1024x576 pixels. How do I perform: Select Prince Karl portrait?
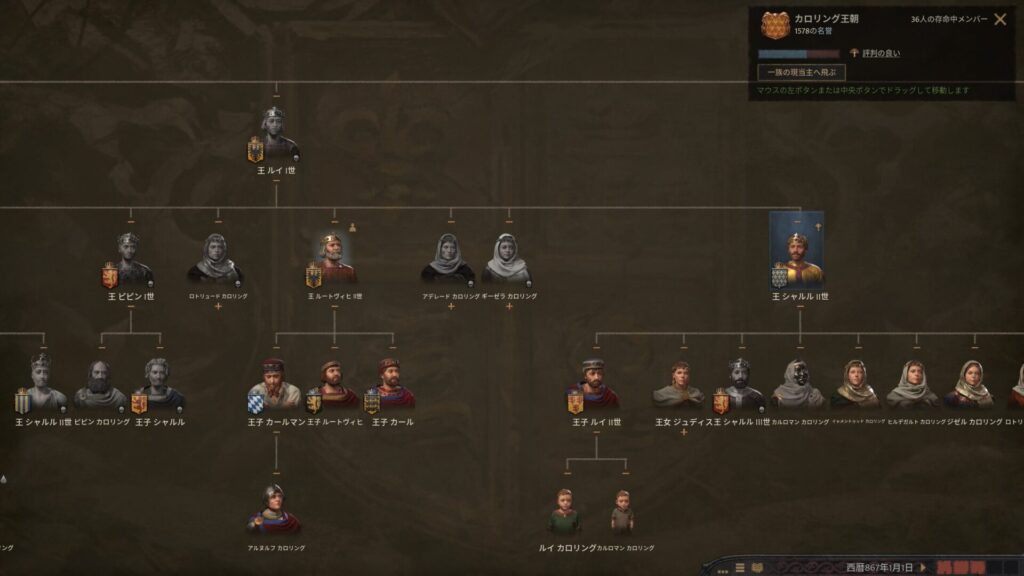(x=391, y=385)
